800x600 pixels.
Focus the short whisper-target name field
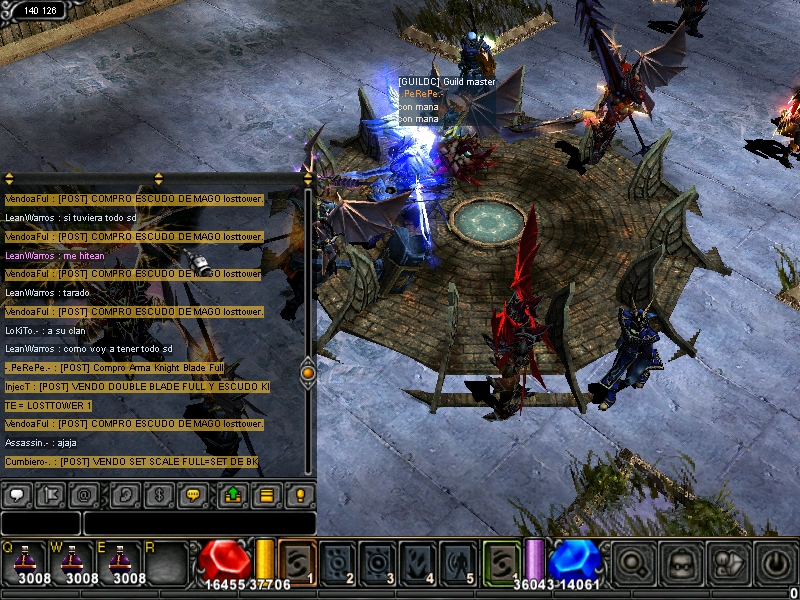coord(40,522)
